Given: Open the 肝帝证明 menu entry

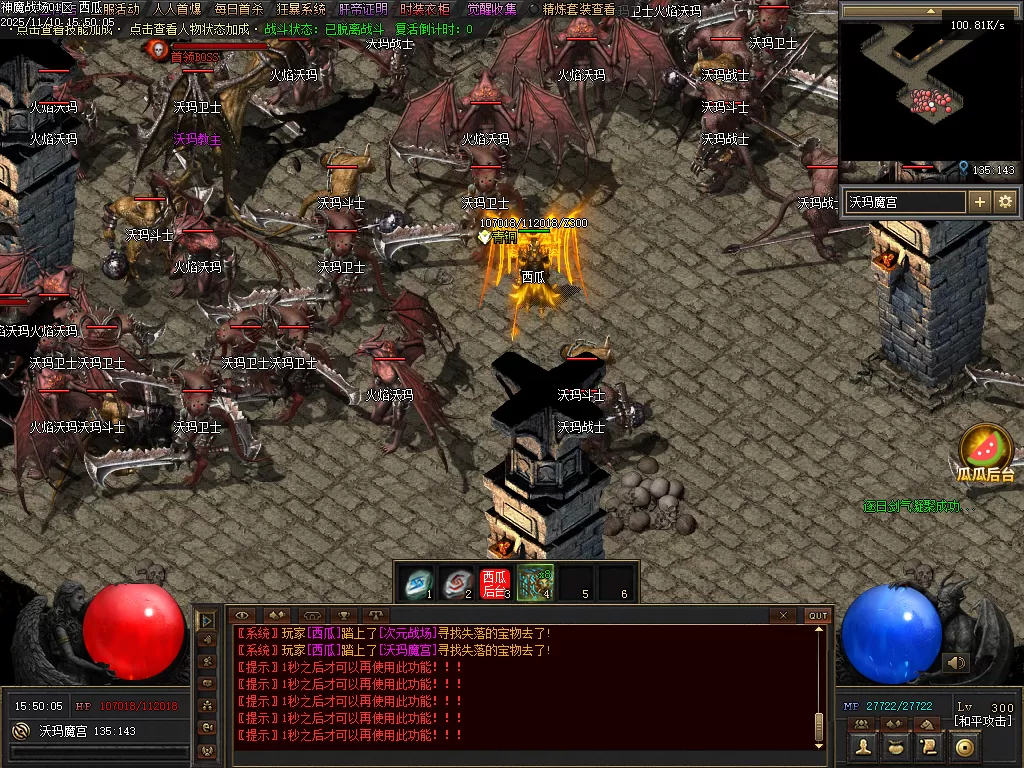Looking at the screenshot, I should (x=364, y=9).
